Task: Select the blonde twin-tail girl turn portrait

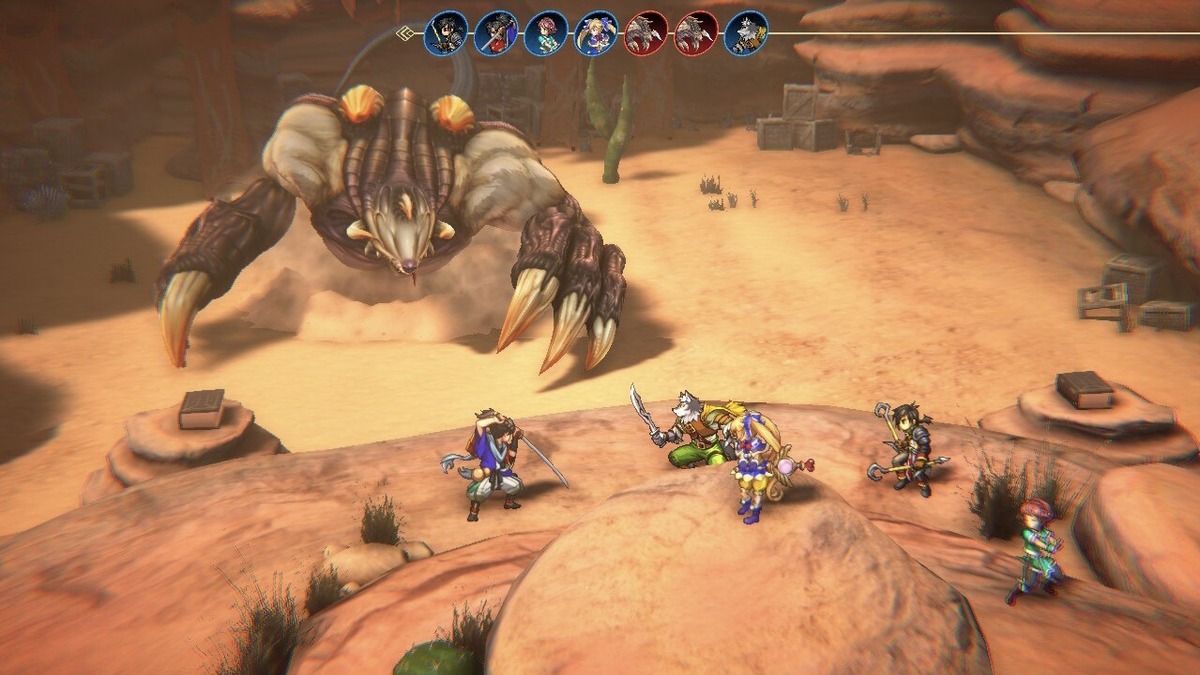Action: click(596, 34)
